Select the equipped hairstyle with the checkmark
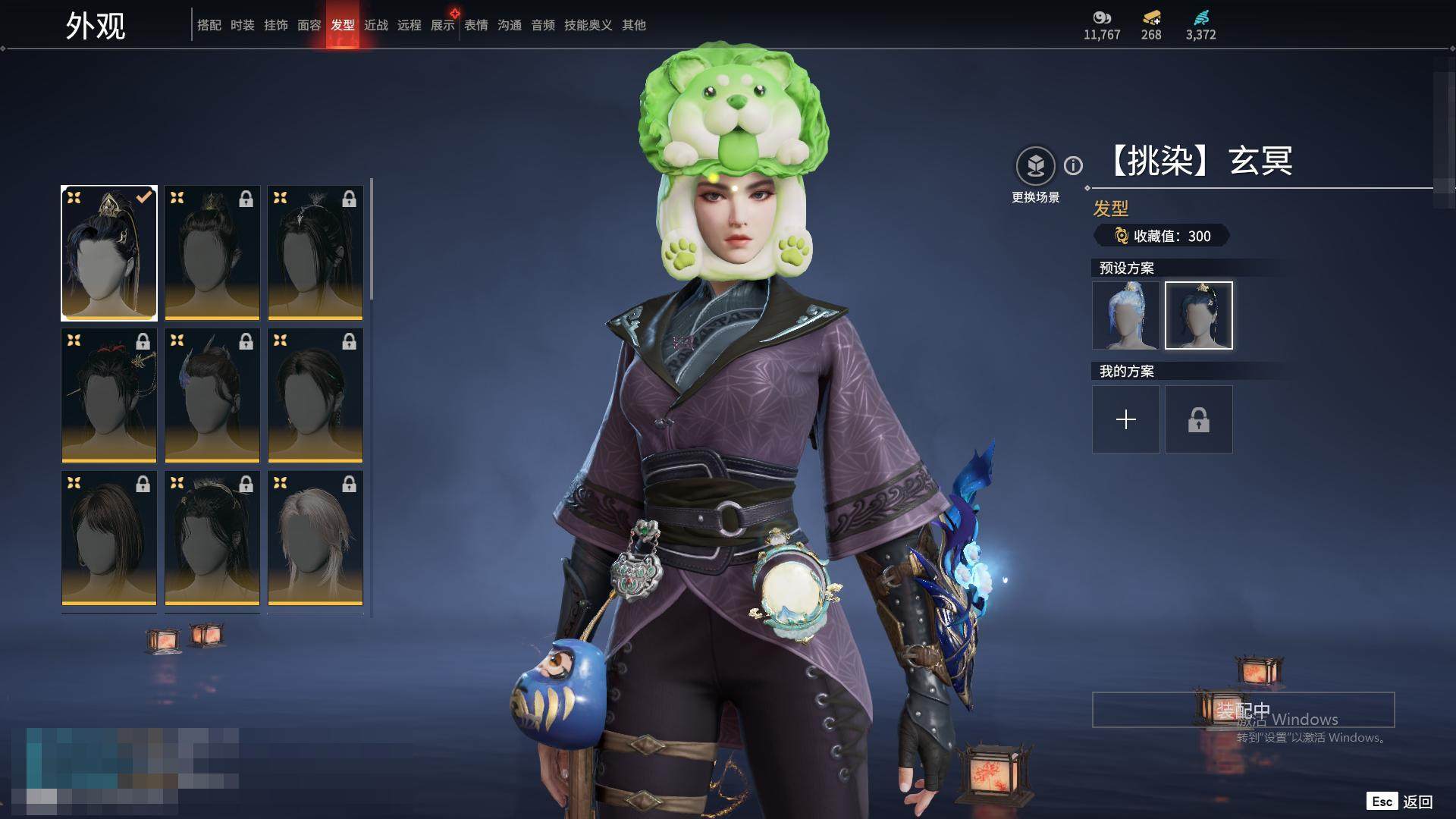 coord(109,253)
